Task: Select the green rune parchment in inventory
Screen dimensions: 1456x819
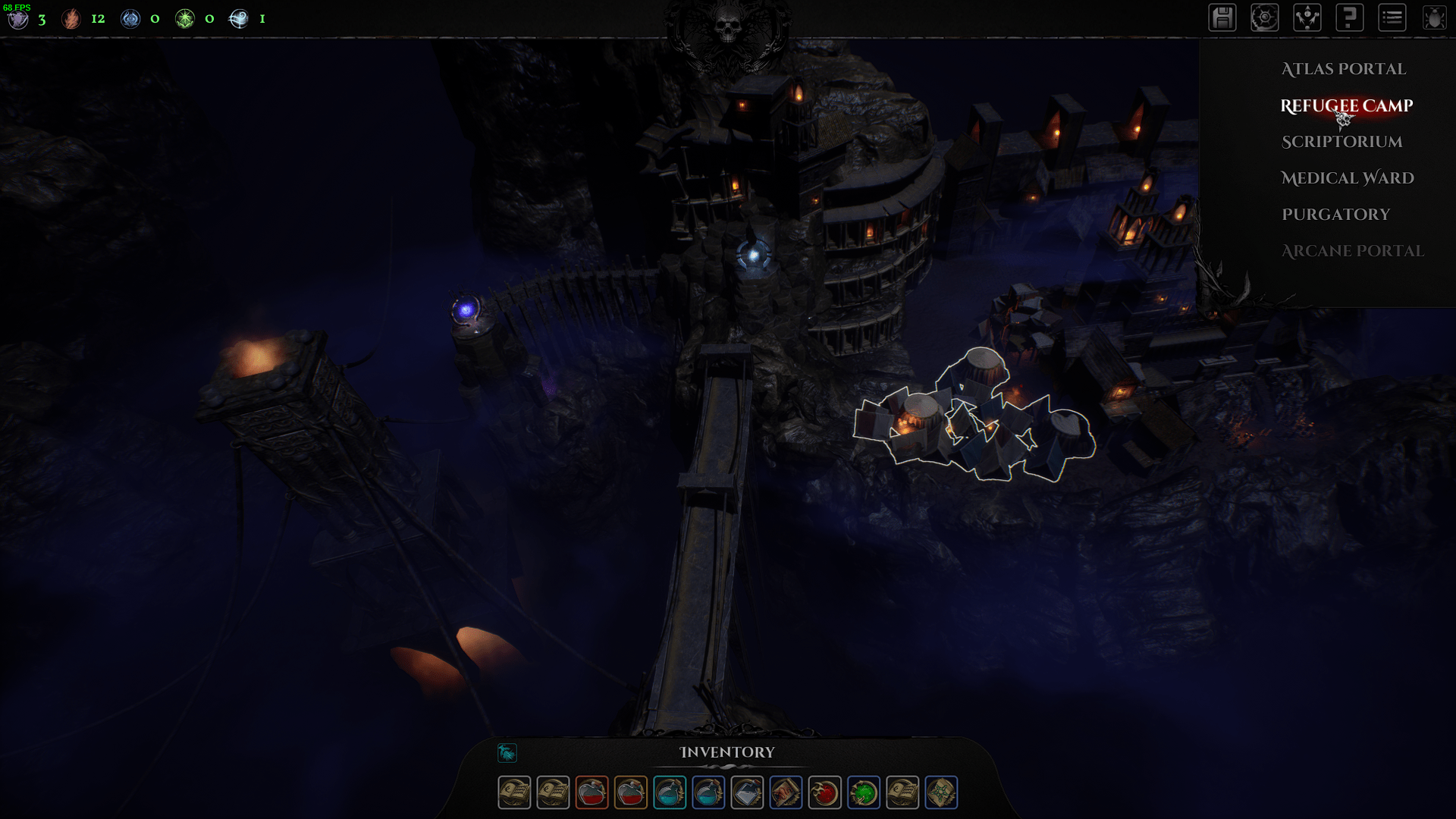Action: click(941, 793)
